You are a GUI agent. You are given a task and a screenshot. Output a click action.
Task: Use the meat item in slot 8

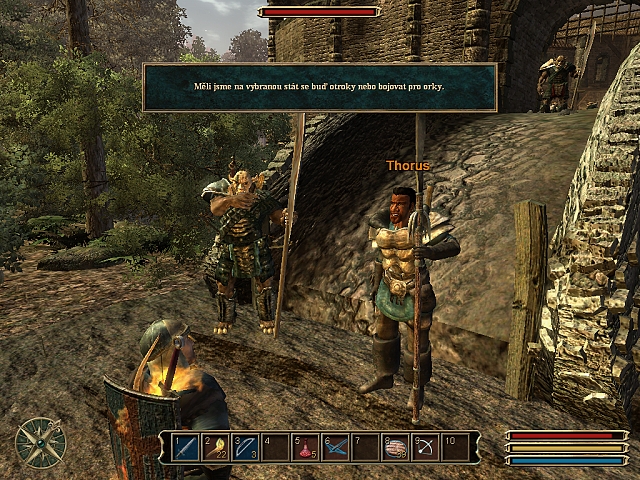pyautogui.click(x=396, y=447)
